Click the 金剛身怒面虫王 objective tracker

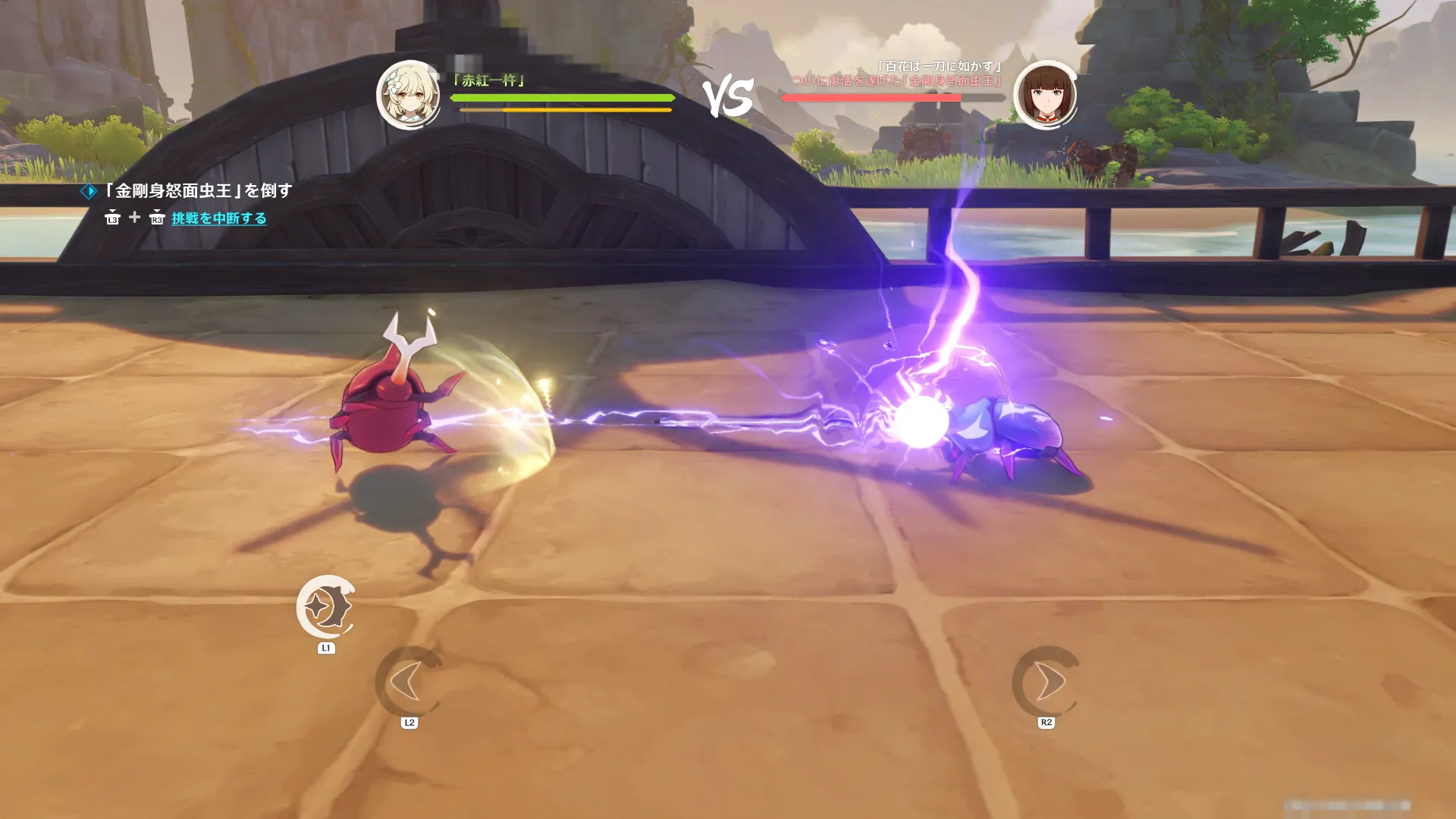coord(196,190)
